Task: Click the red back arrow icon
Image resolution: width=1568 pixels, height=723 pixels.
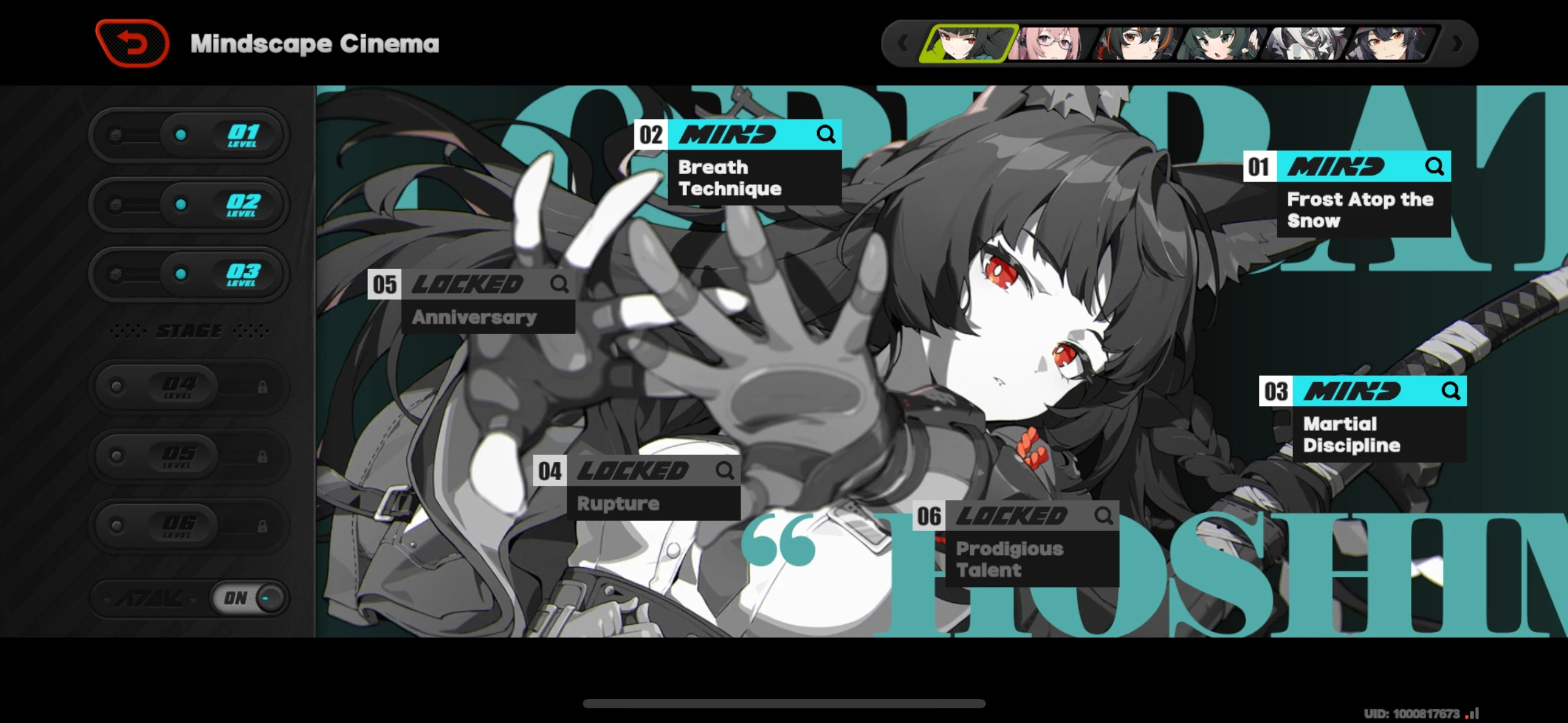Action: [132, 42]
